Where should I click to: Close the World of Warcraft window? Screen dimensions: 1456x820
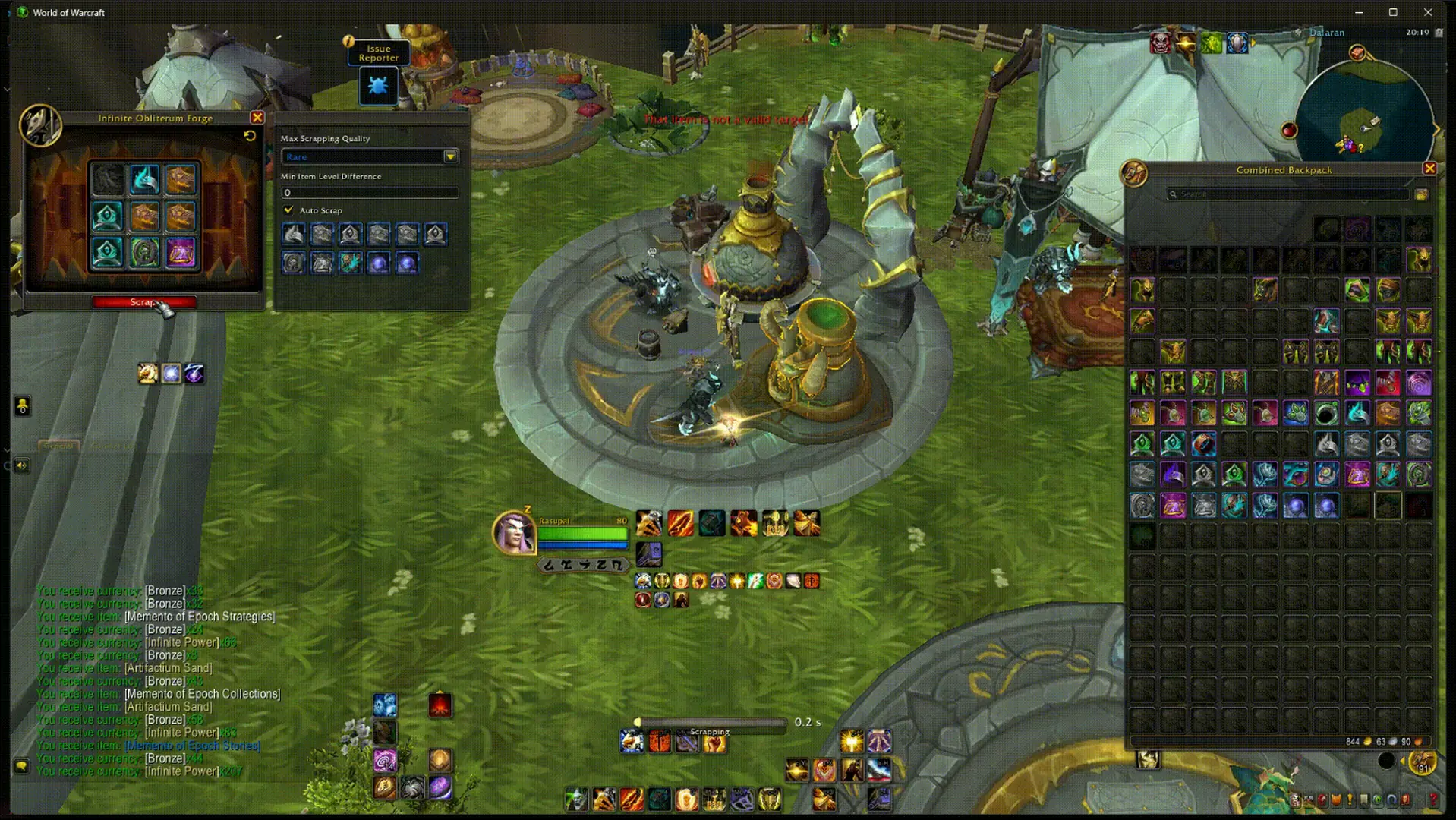pos(1427,12)
